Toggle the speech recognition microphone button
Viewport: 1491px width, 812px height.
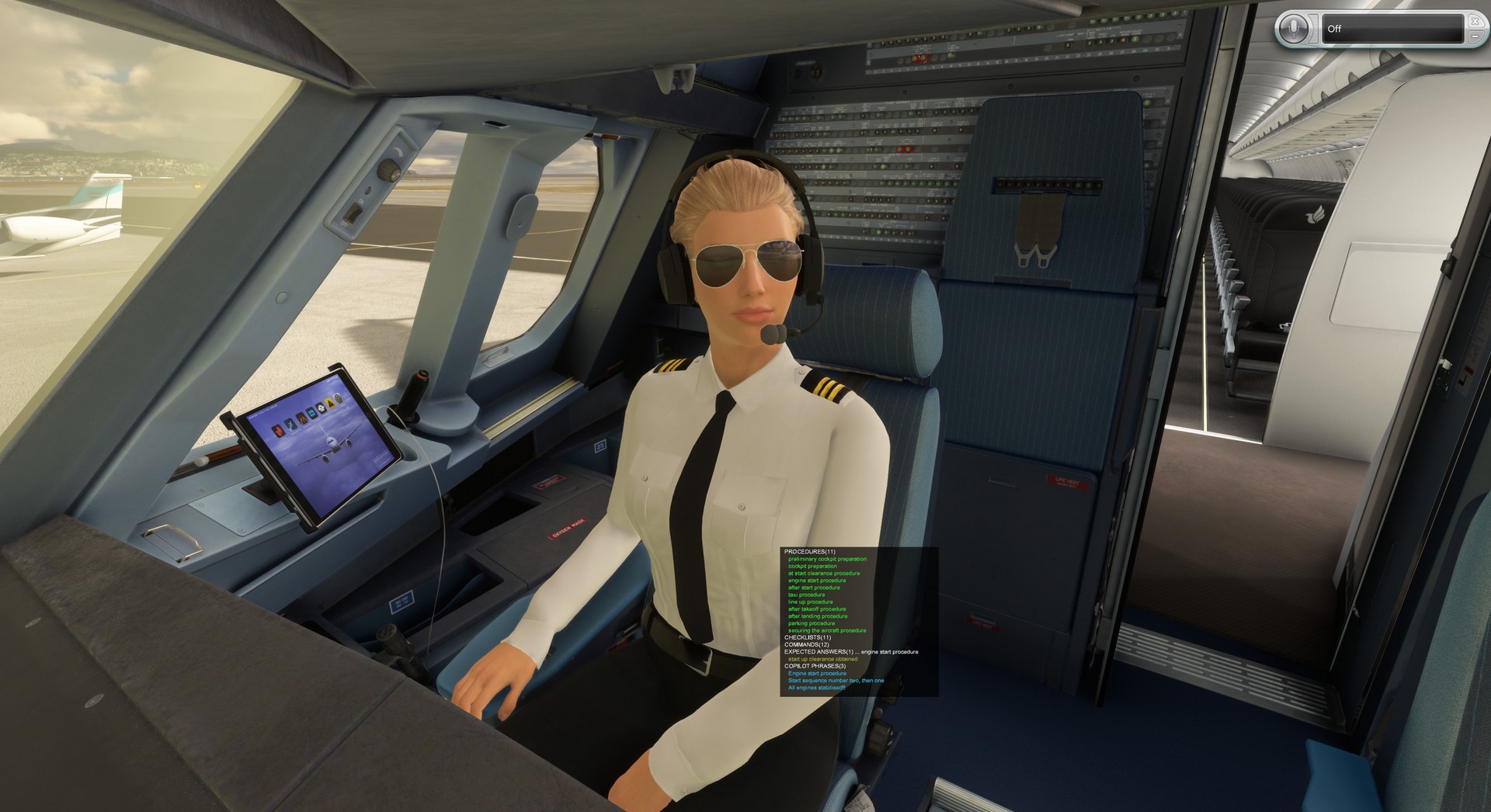[x=1293, y=29]
